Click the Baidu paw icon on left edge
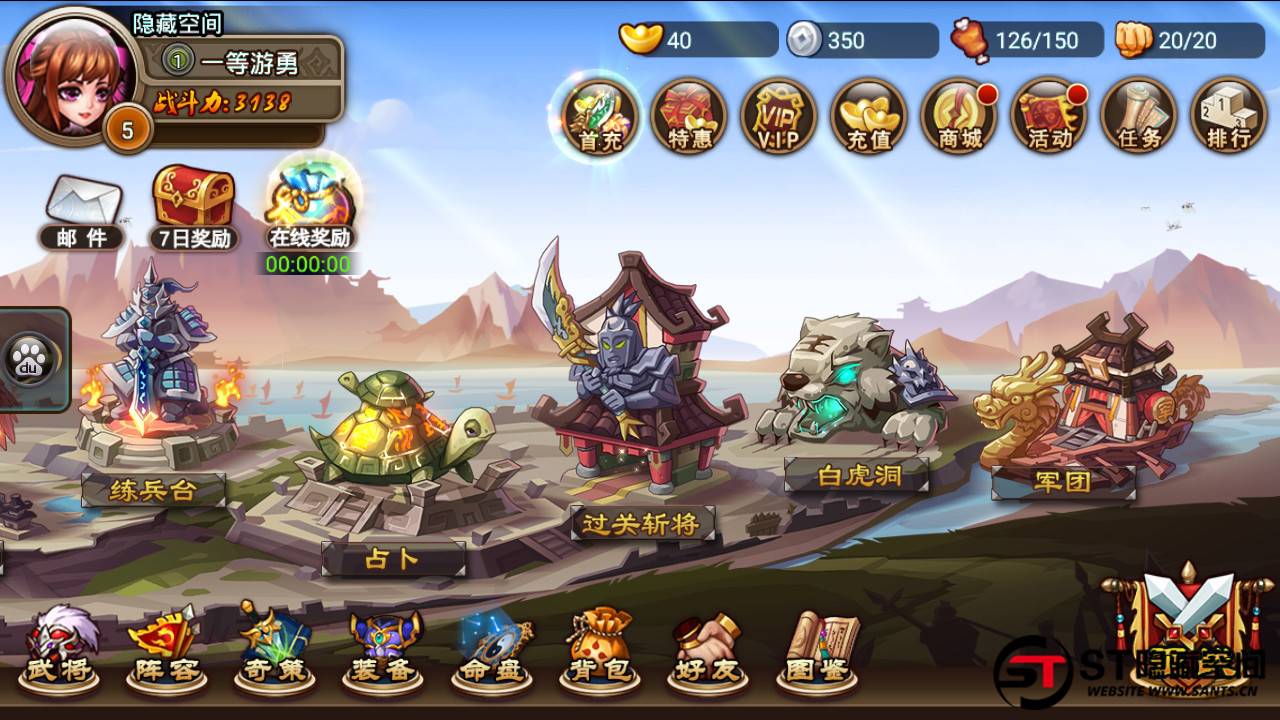 (30, 360)
